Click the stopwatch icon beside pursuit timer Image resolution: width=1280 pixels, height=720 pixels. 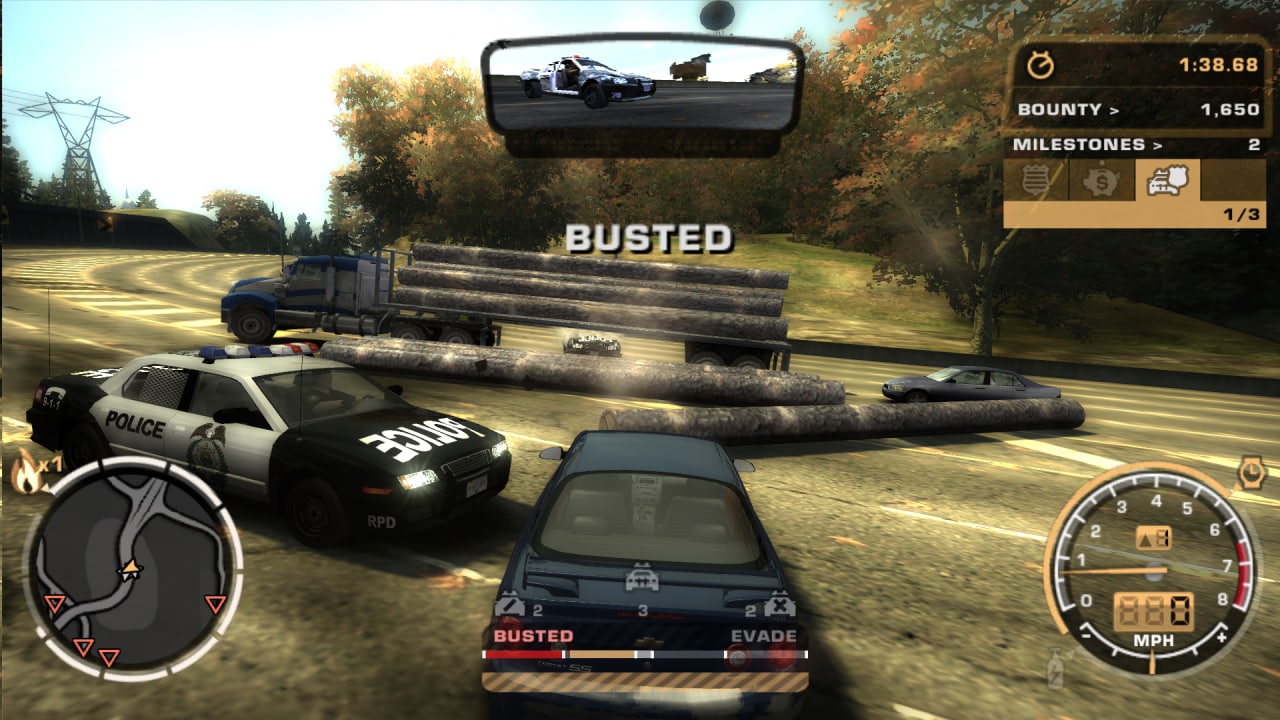coord(1041,66)
